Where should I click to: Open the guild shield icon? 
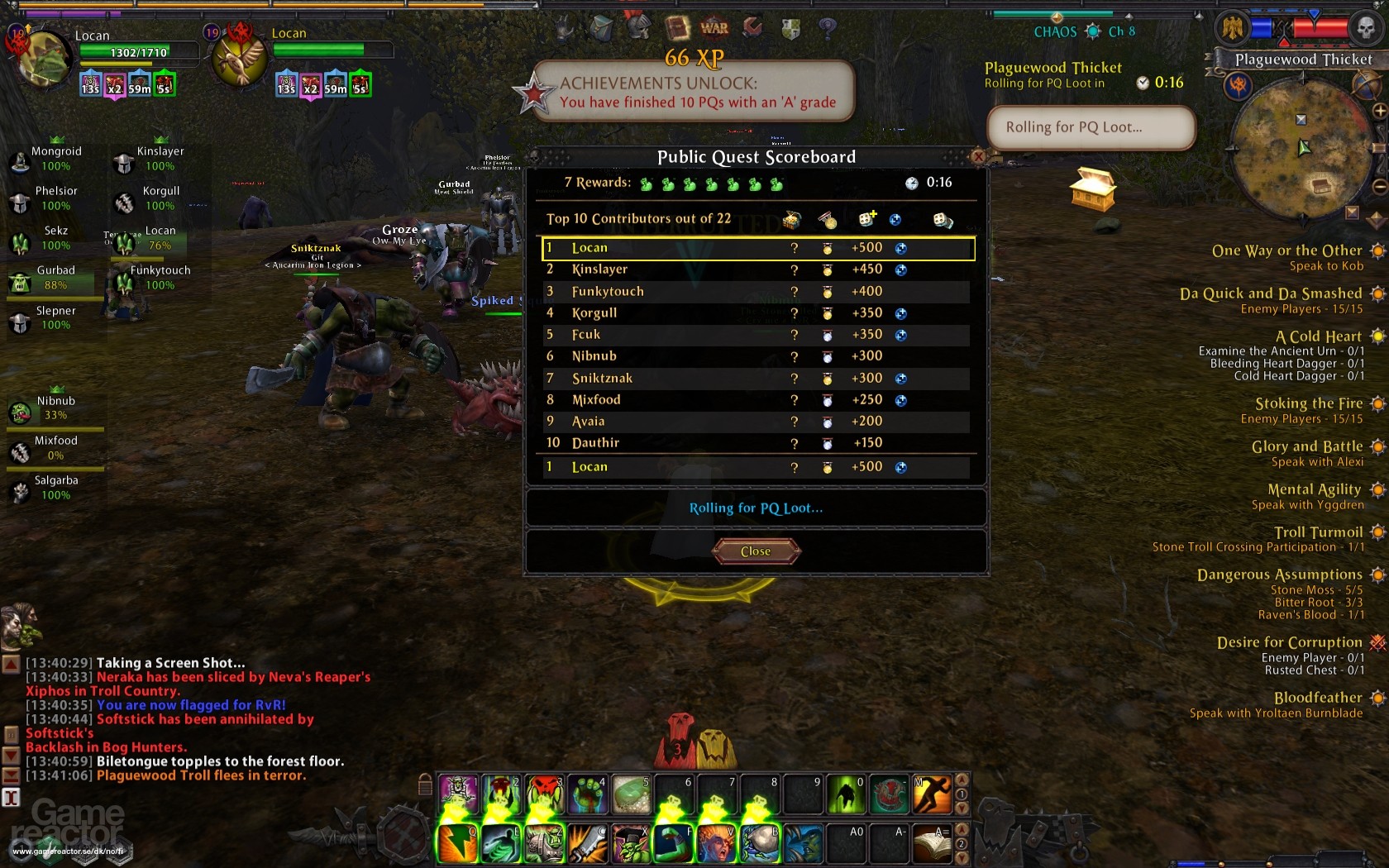pos(790,27)
